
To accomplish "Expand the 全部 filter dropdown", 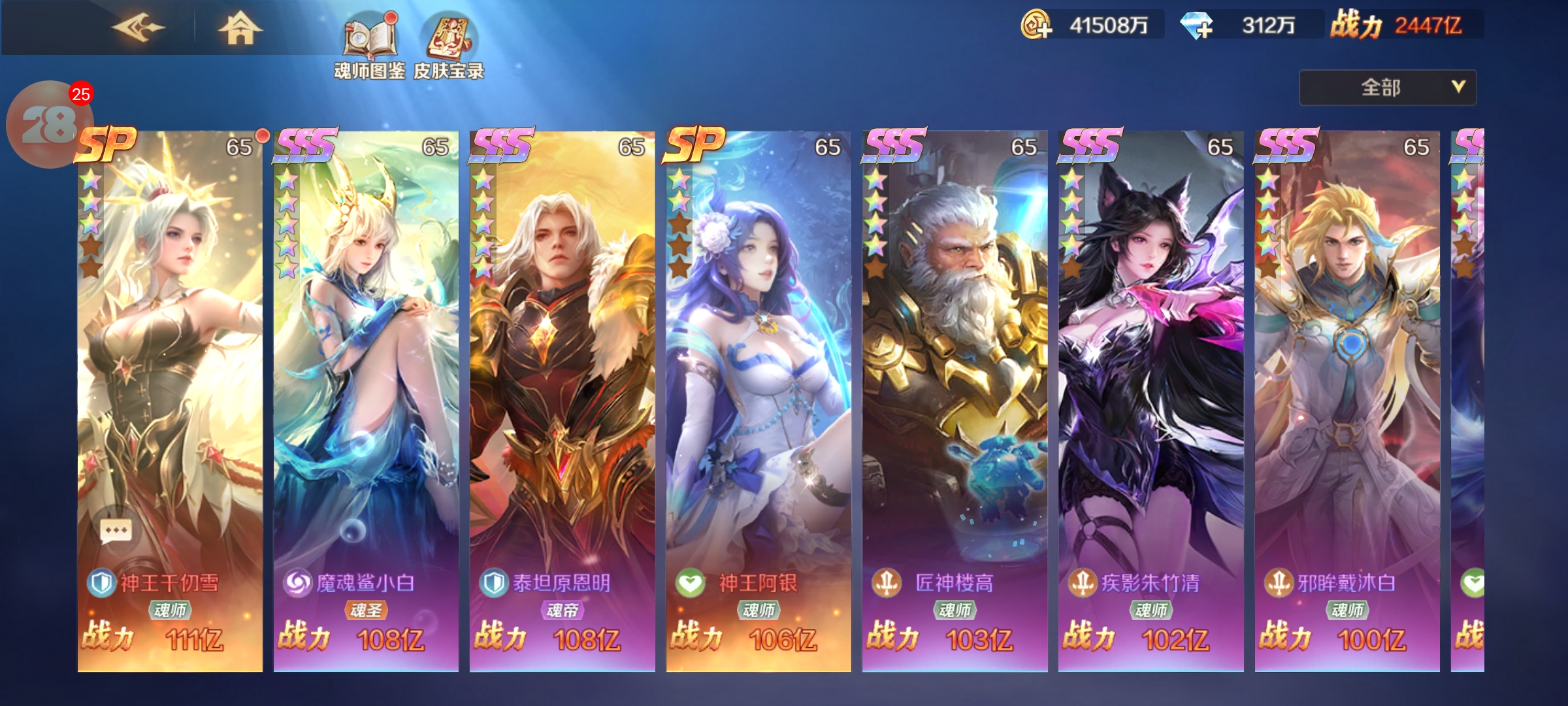I will [1387, 88].
